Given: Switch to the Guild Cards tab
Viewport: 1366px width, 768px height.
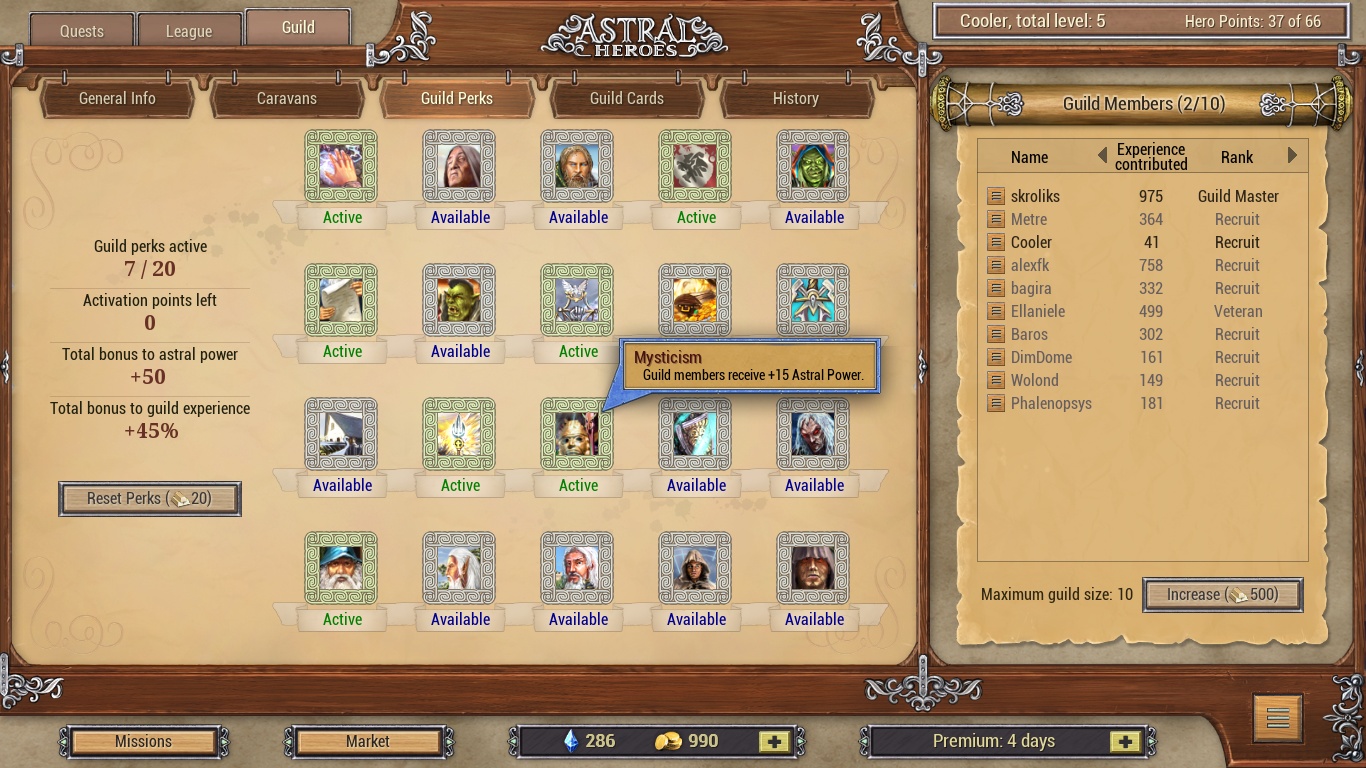Looking at the screenshot, I should (x=626, y=99).
